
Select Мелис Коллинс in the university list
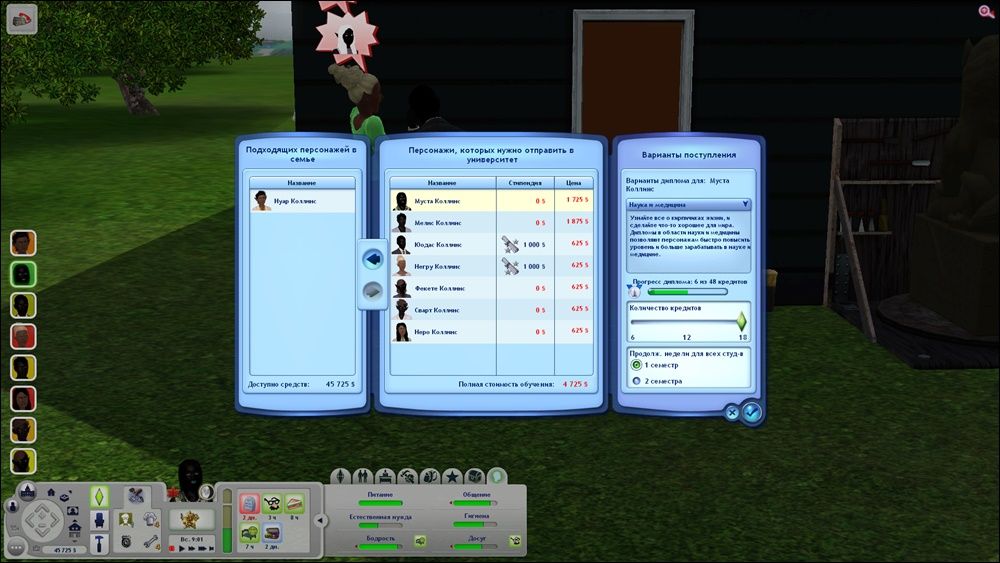[x=440, y=222]
